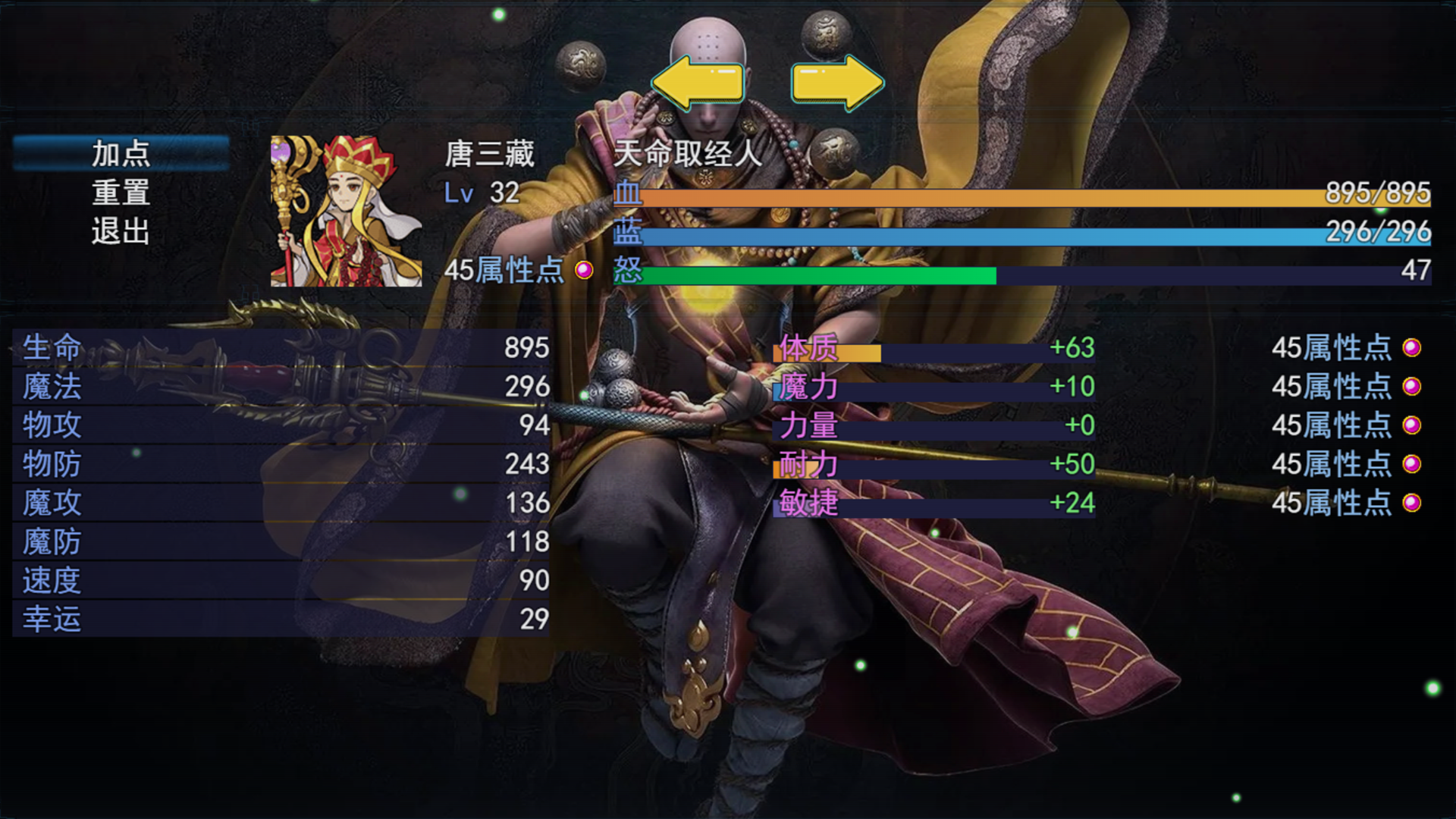Click the 唐三藏 character portrait
Image resolution: width=1456 pixels, height=819 pixels.
(346, 212)
